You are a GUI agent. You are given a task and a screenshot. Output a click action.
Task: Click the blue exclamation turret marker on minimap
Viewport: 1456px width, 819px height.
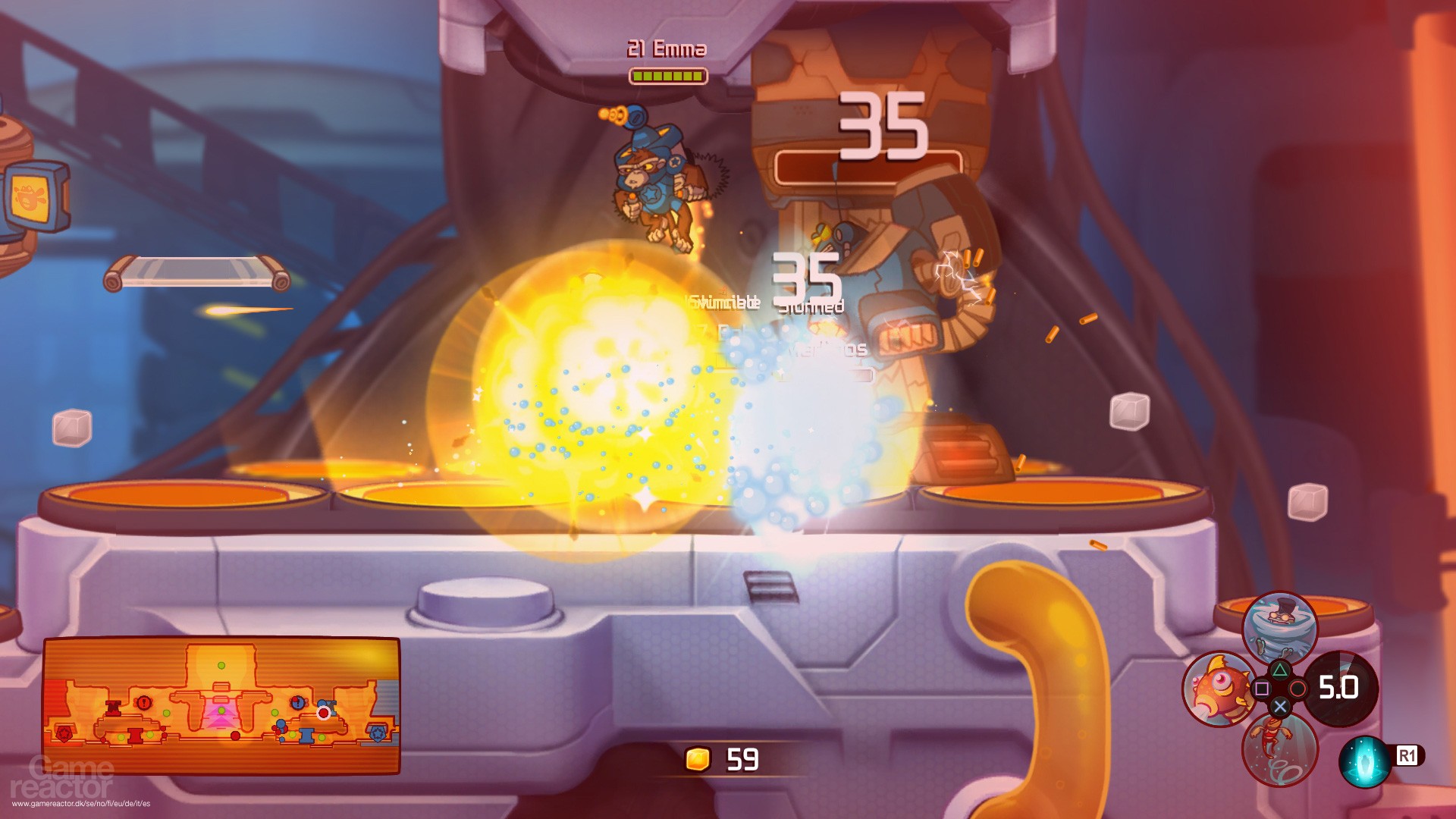[297, 704]
